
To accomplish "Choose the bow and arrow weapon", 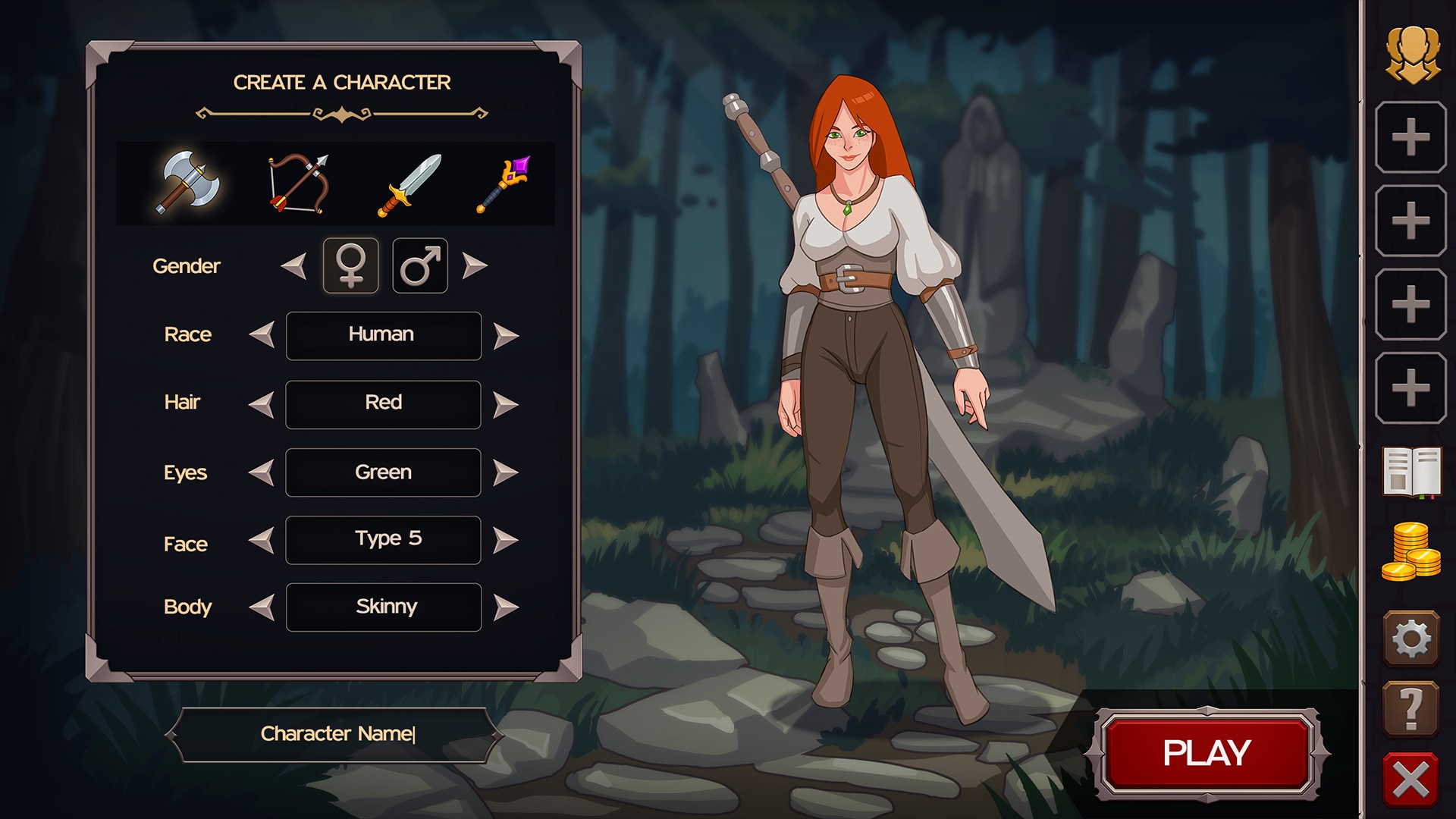I will (x=299, y=184).
